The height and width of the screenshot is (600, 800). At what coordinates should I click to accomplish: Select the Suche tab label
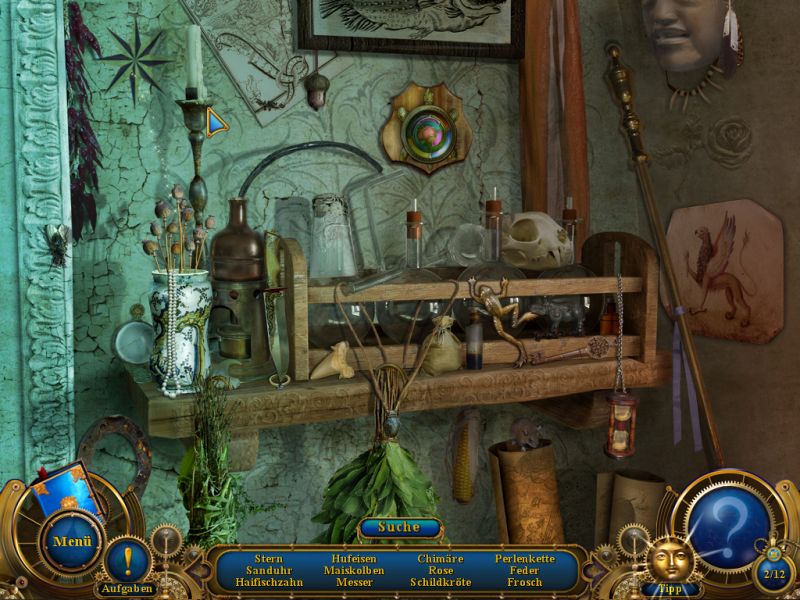[399, 526]
